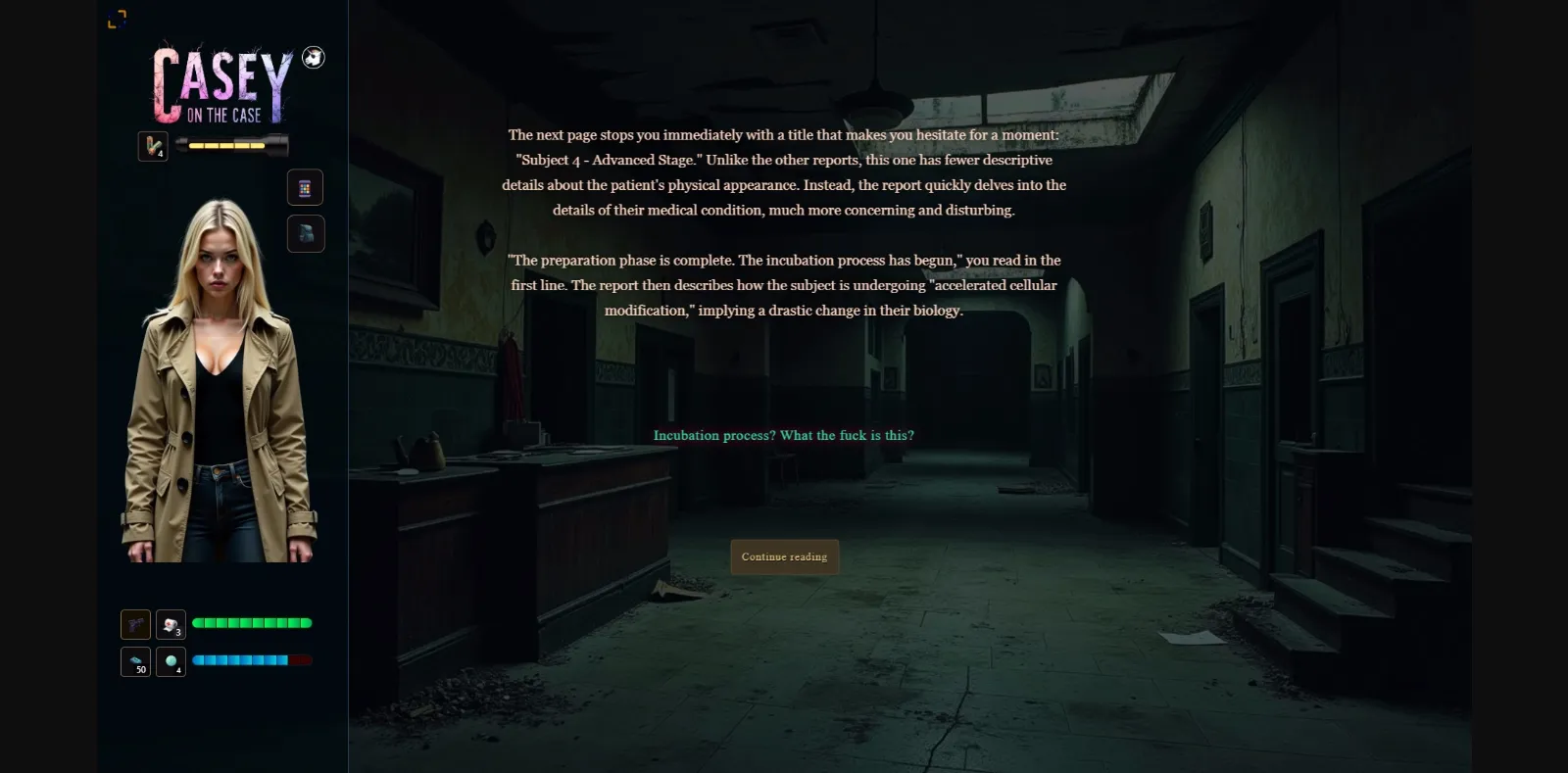The image size is (1568, 773).
Task: Click the green health bar
Action: coord(253,623)
